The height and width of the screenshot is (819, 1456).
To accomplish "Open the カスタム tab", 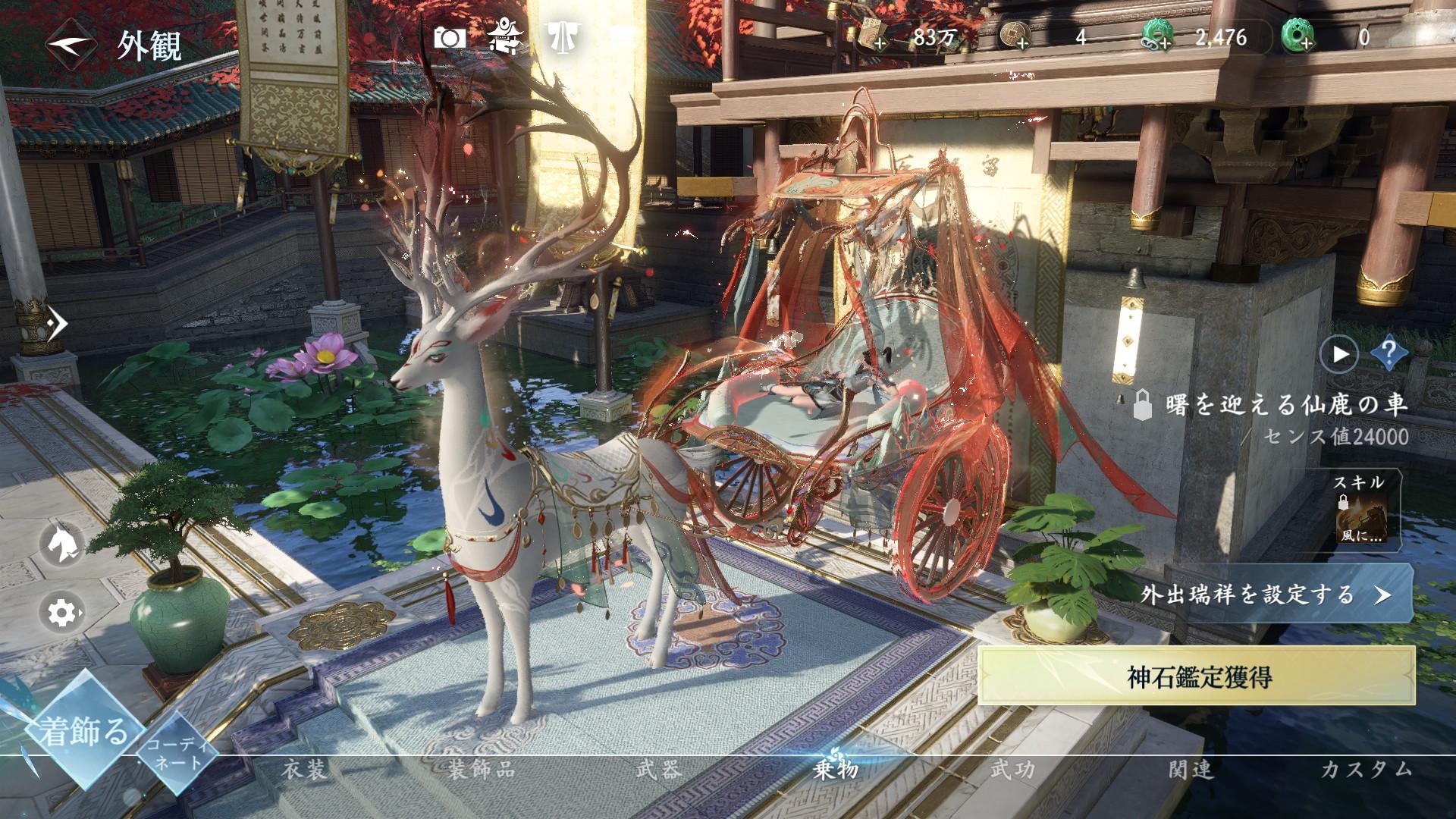I will tap(1367, 770).
